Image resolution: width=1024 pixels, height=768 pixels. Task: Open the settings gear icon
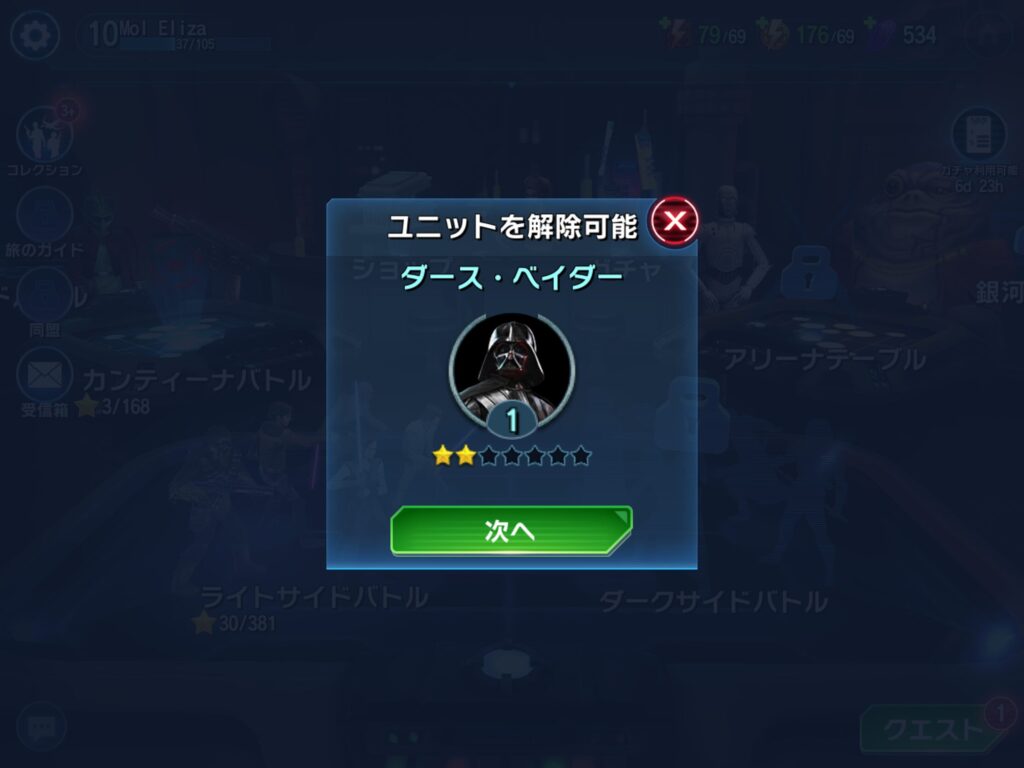click(x=35, y=36)
